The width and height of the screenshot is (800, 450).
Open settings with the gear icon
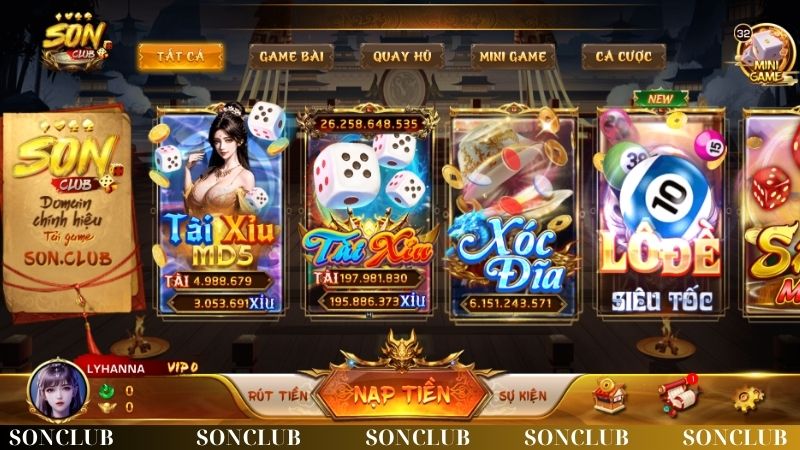[x=746, y=397]
